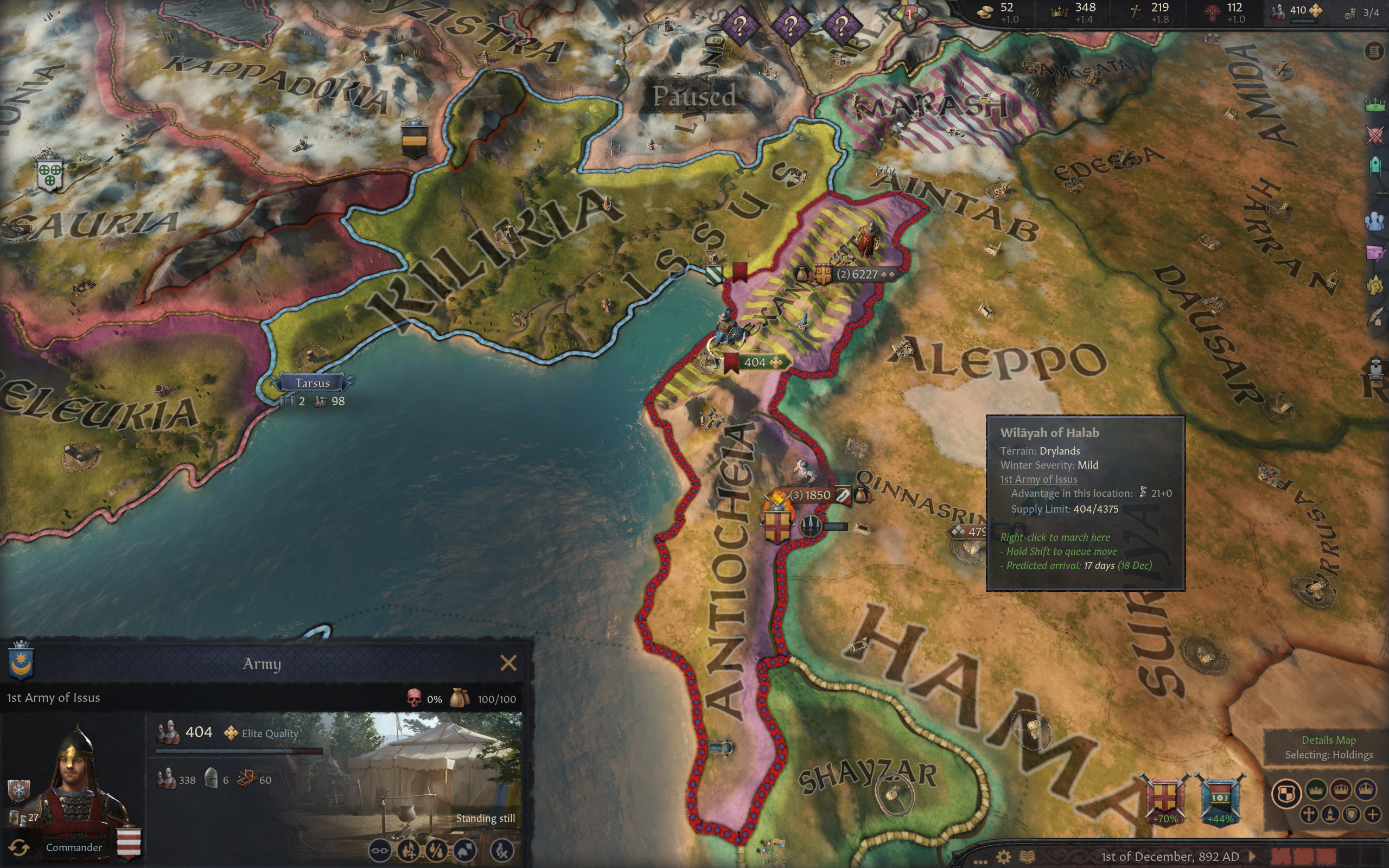This screenshot has width=1389, height=868.
Task: Open the Intrigue tab with dagger icon
Action: [1375, 253]
